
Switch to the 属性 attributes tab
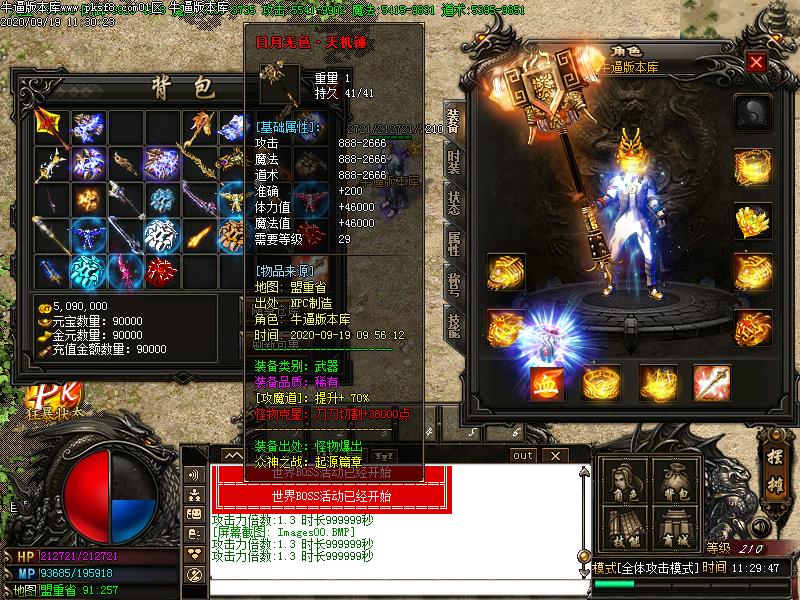(453, 243)
